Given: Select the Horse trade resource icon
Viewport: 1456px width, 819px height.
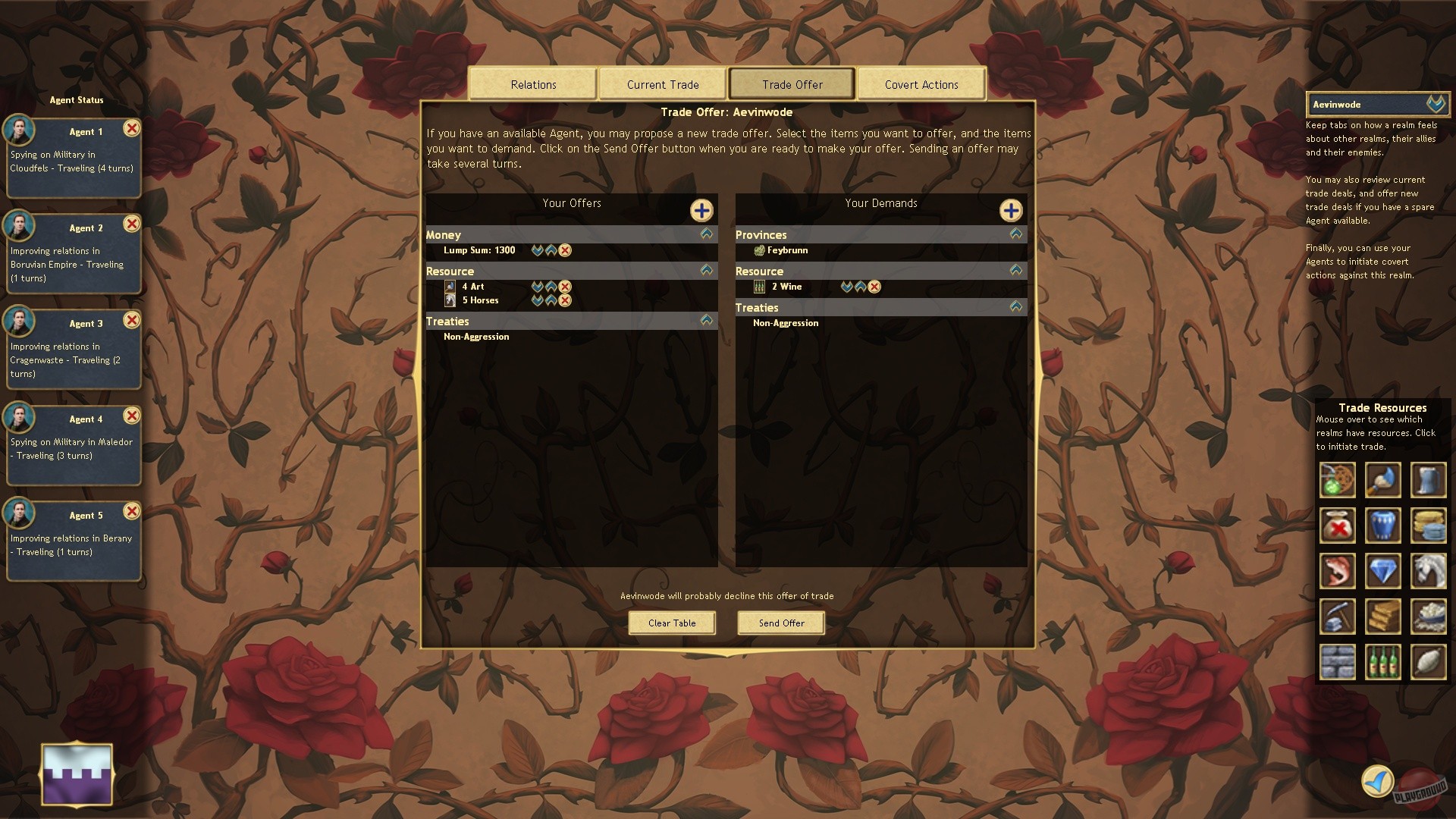Looking at the screenshot, I should pos(1429,571).
